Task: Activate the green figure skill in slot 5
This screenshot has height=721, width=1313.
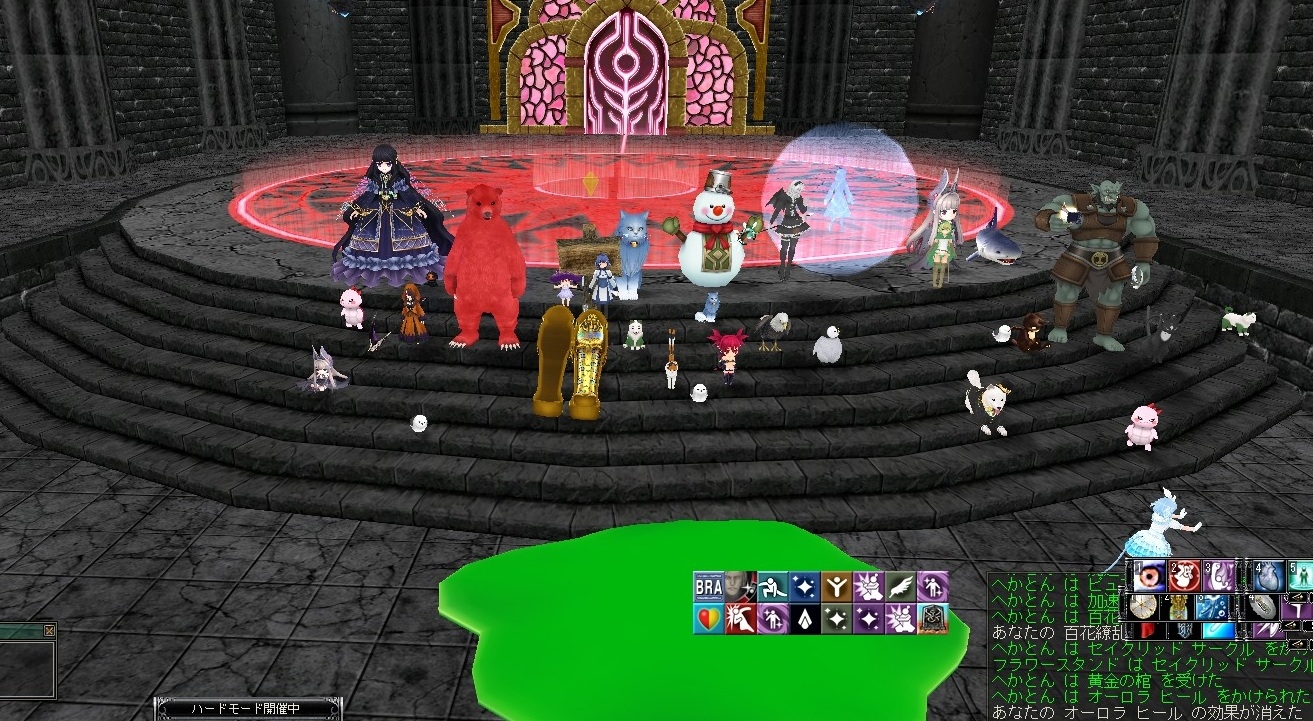Action: pos(1303,577)
